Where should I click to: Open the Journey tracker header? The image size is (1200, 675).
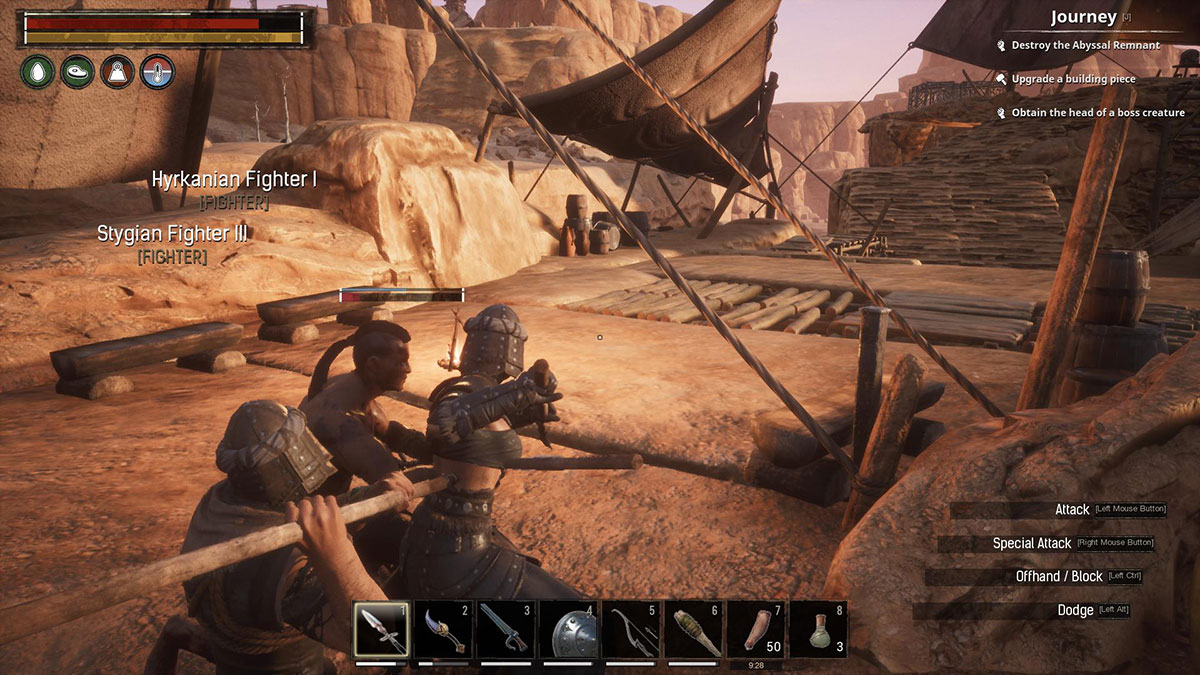click(x=1083, y=17)
